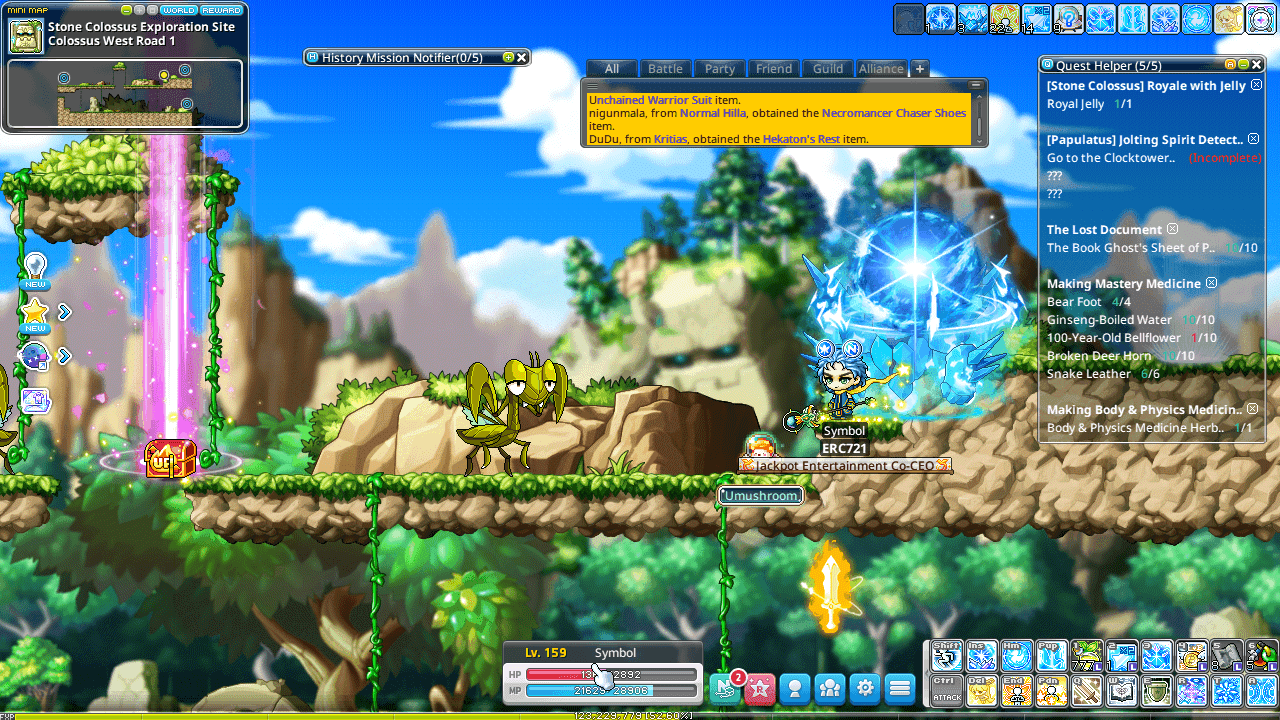Open the Maple Guide lightbulb icon
This screenshot has height=720, width=1280.
pos(35,265)
